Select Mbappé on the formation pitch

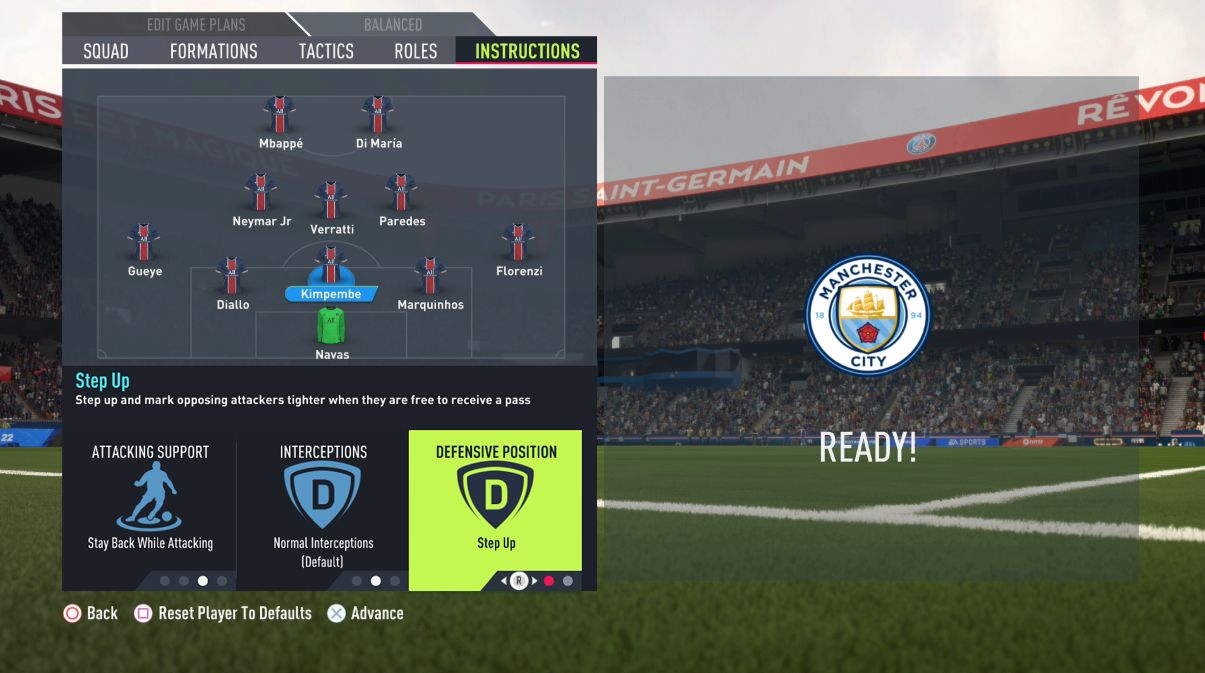280,116
